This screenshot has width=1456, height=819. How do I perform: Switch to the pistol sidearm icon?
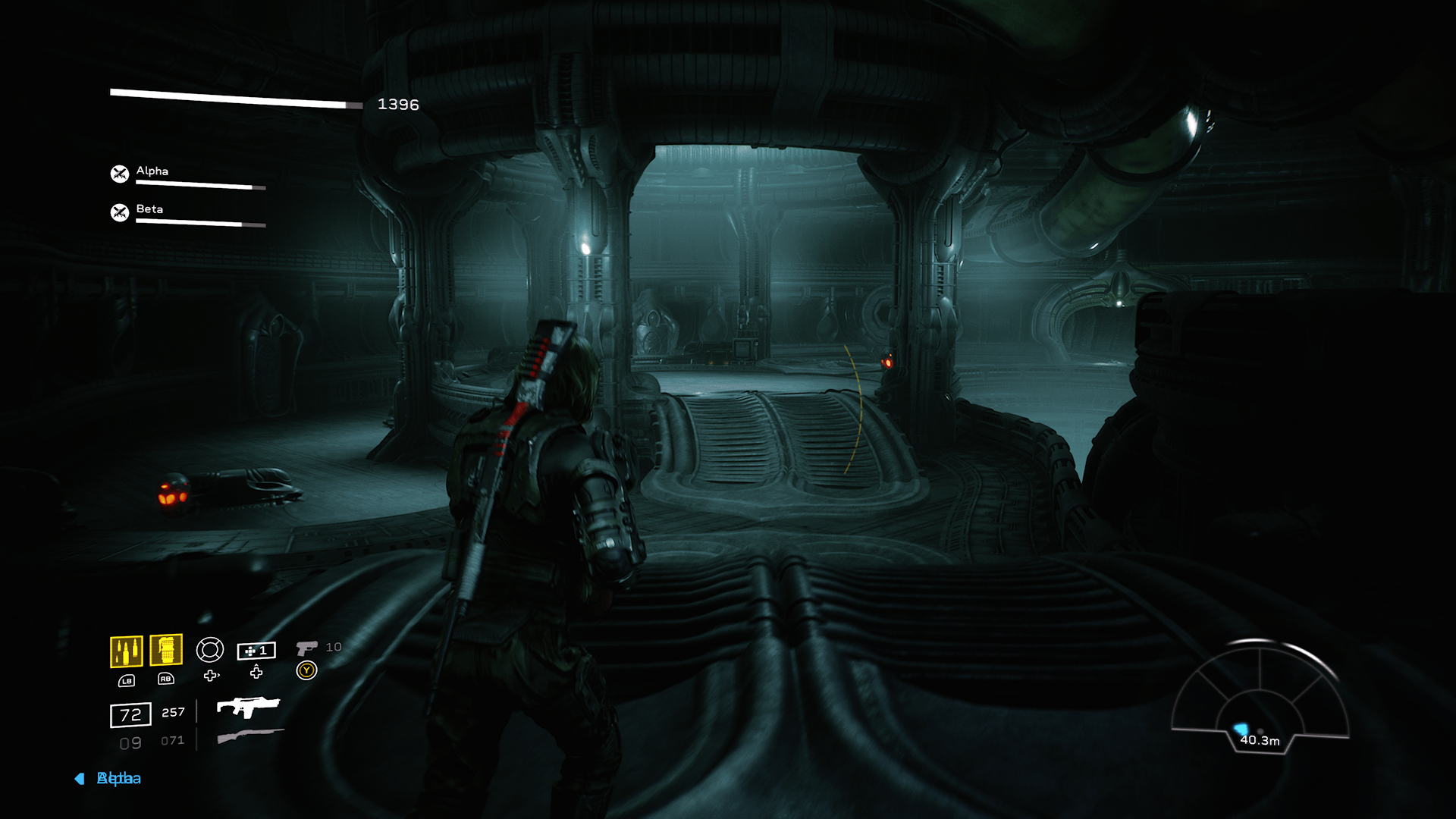(306, 648)
